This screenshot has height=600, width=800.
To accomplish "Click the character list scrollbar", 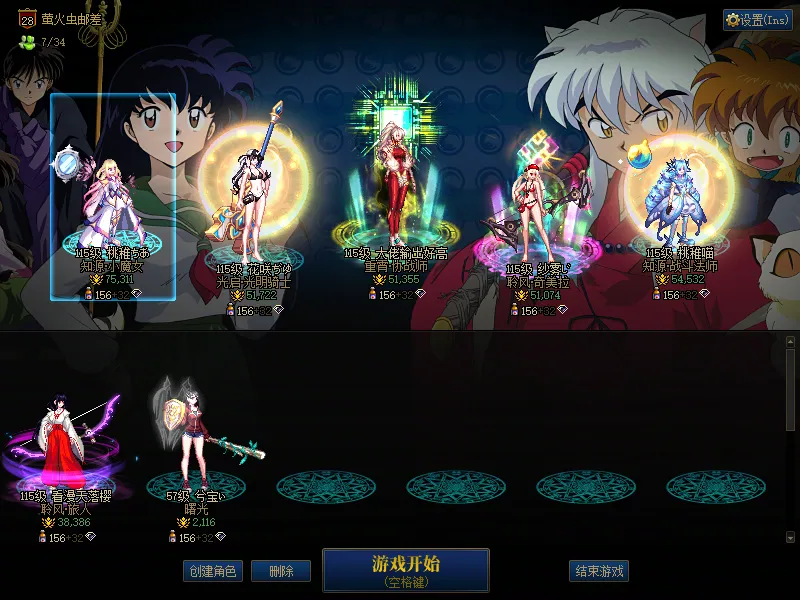I will pos(790,440).
